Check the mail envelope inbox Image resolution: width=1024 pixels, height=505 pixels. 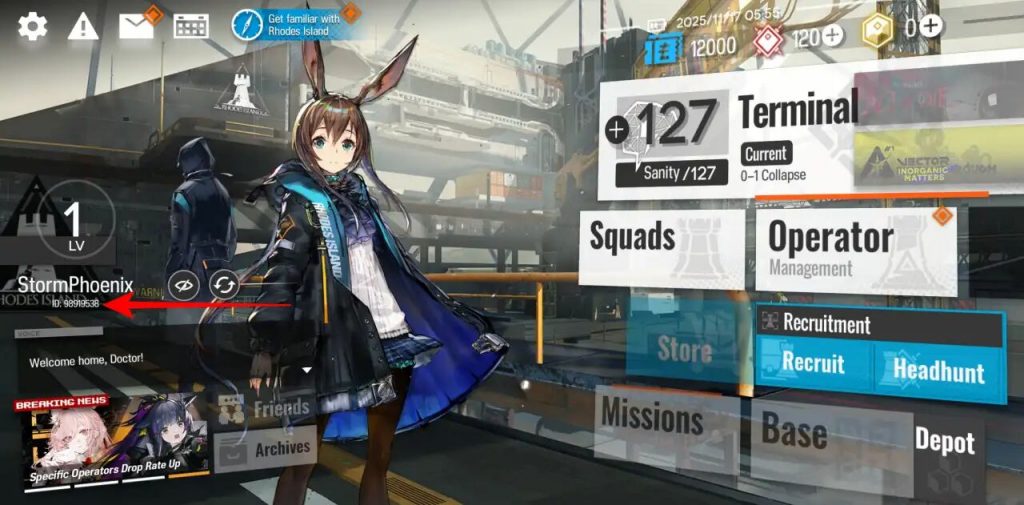point(136,26)
